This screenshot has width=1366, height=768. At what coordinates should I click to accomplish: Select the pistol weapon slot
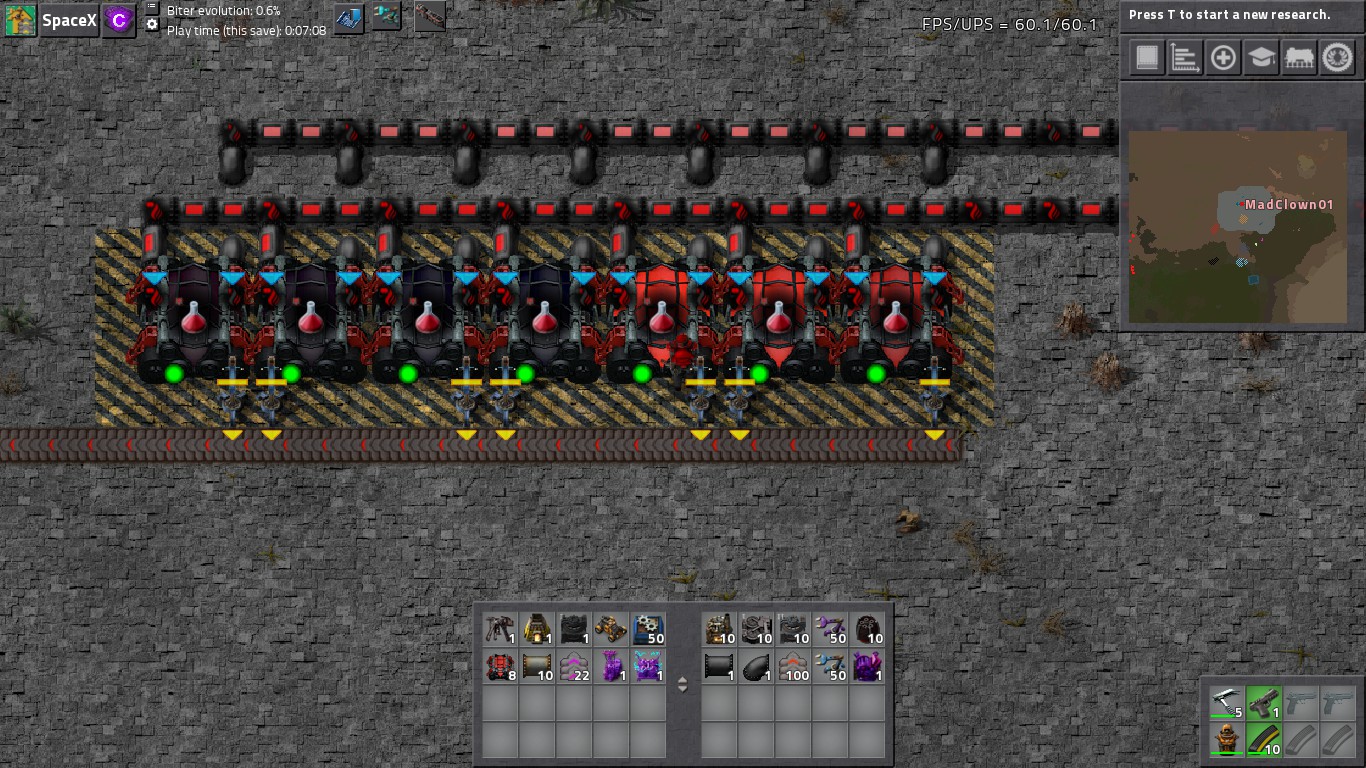click(1263, 704)
